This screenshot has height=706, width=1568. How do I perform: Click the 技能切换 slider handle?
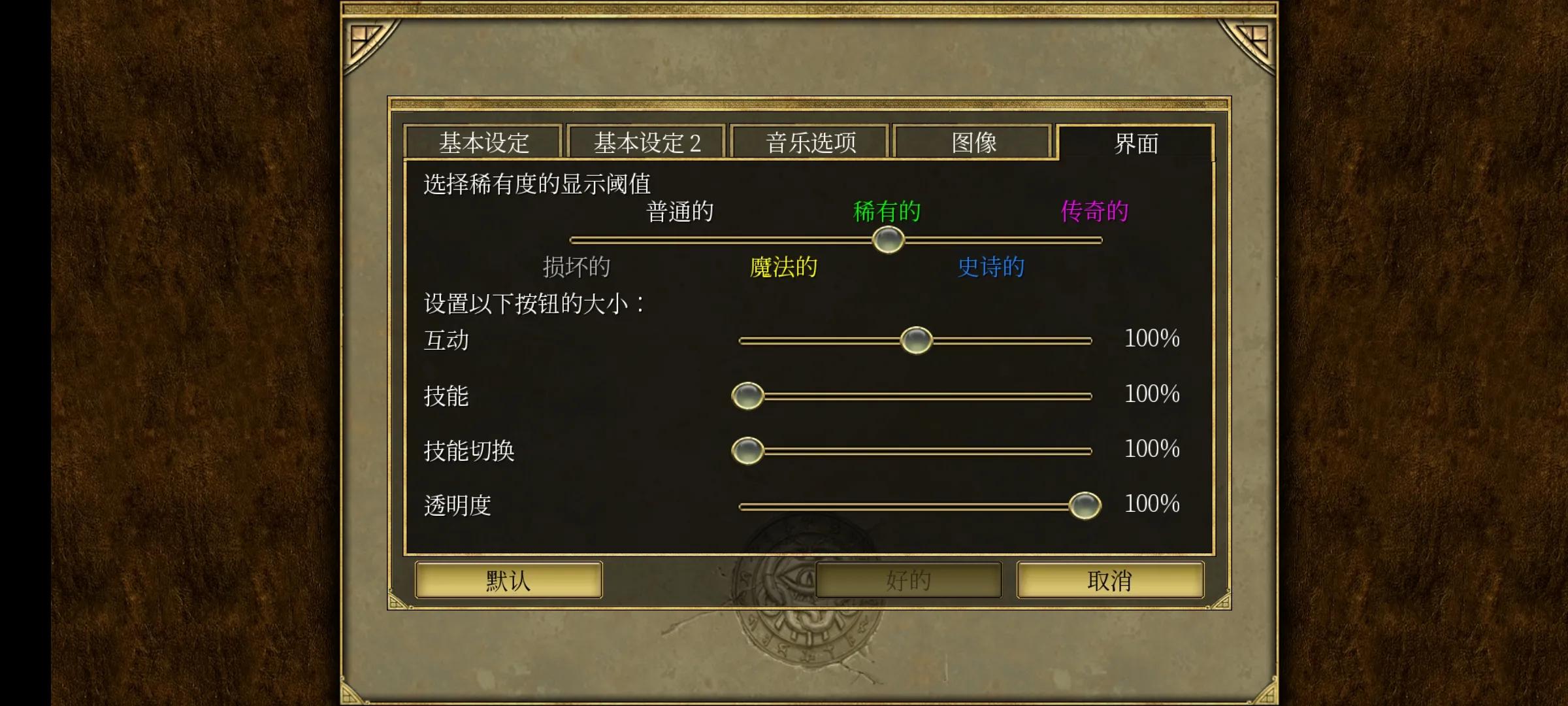coord(748,450)
